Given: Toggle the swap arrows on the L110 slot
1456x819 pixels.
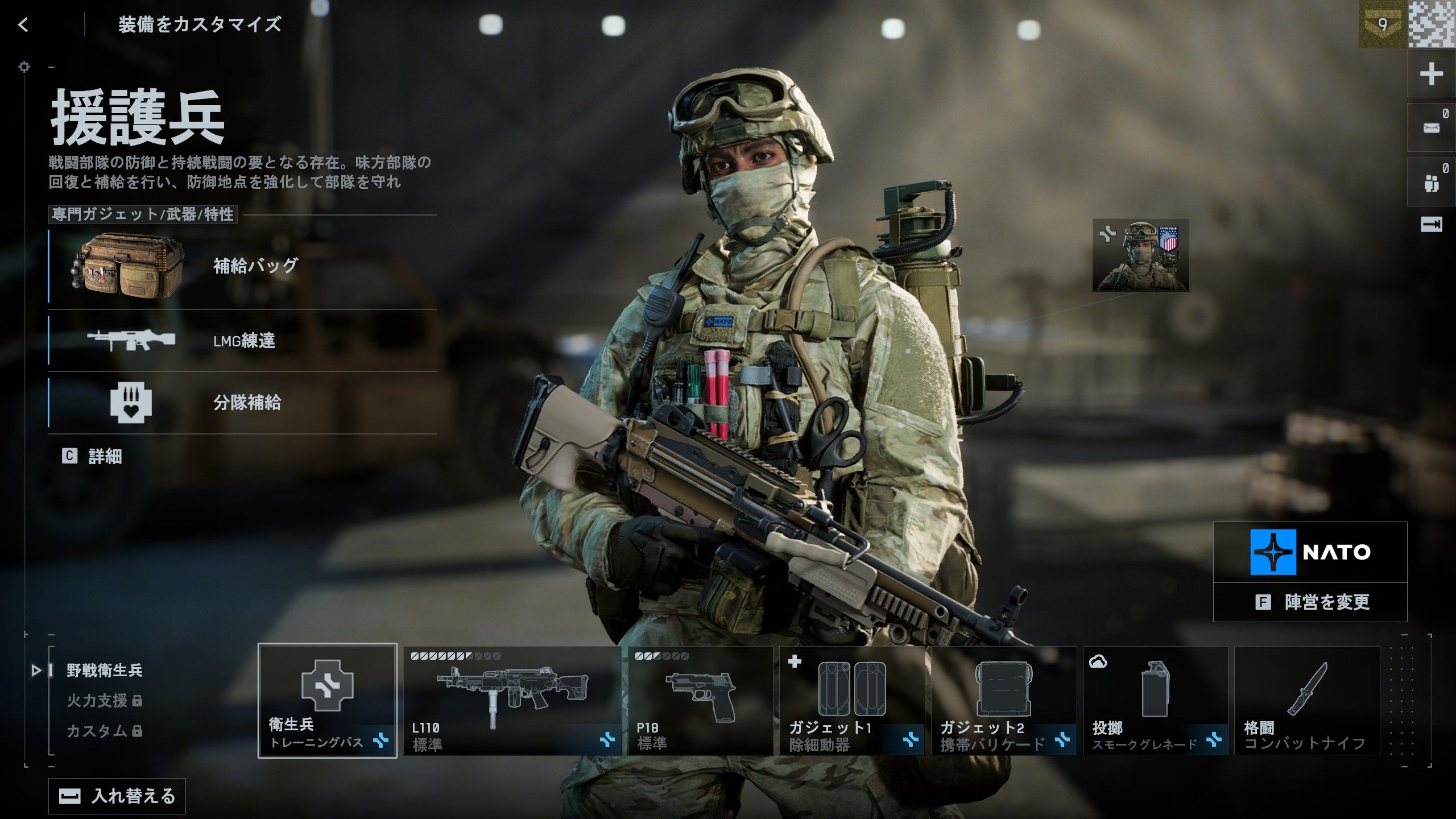Looking at the screenshot, I should pos(607,739).
